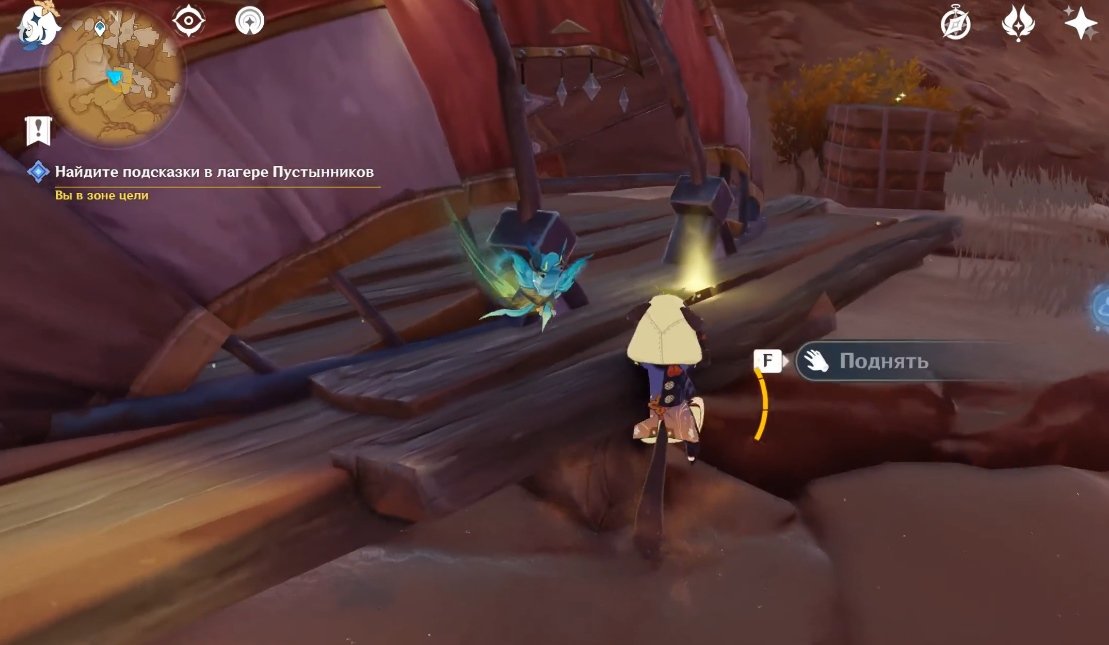This screenshot has width=1109, height=645.
Task: Open the winged battle pass icon
Action: coord(1018,24)
